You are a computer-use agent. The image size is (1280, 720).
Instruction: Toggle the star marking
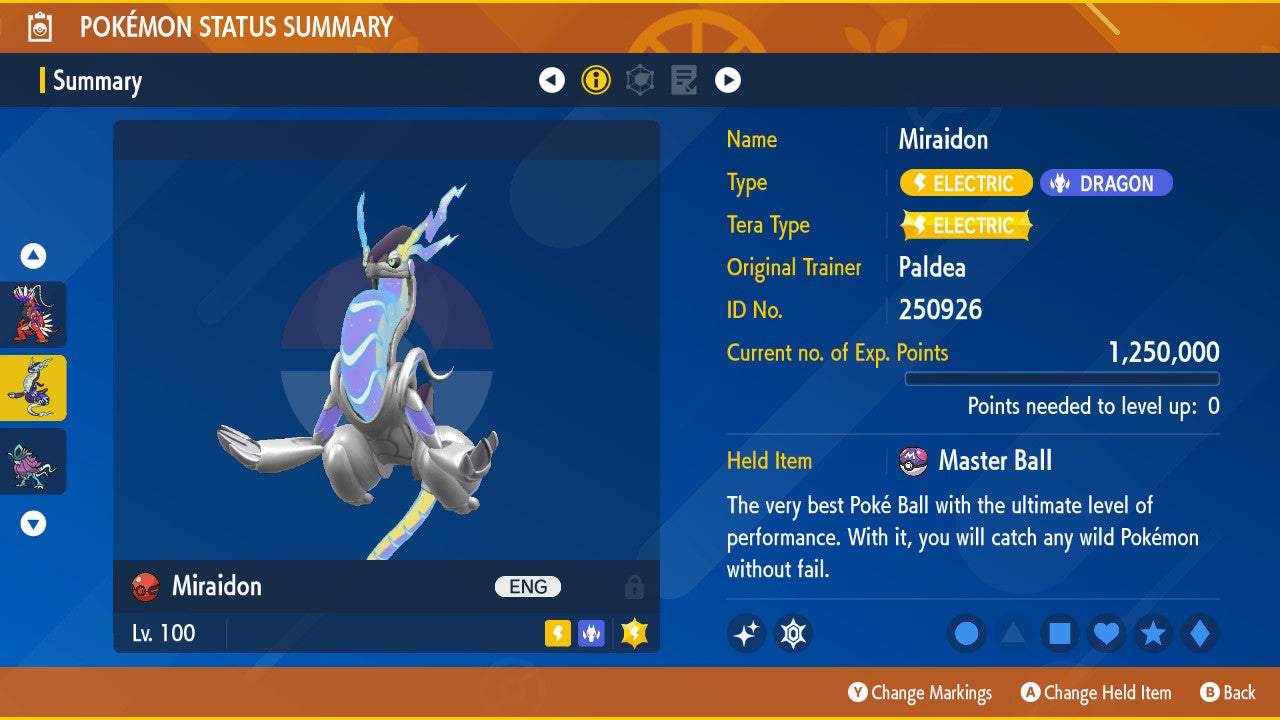(x=1153, y=634)
